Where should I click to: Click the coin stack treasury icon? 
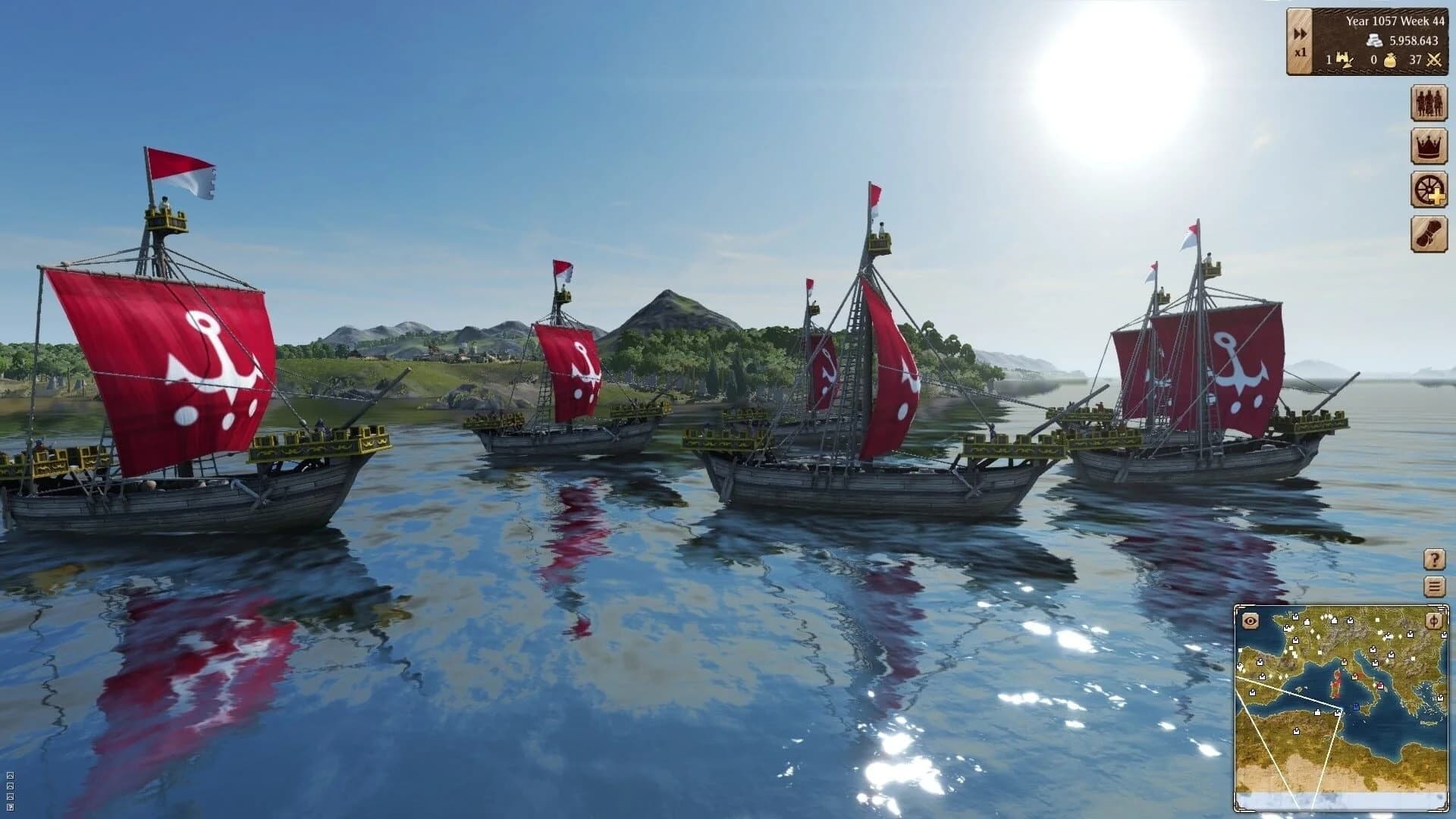(x=1375, y=40)
